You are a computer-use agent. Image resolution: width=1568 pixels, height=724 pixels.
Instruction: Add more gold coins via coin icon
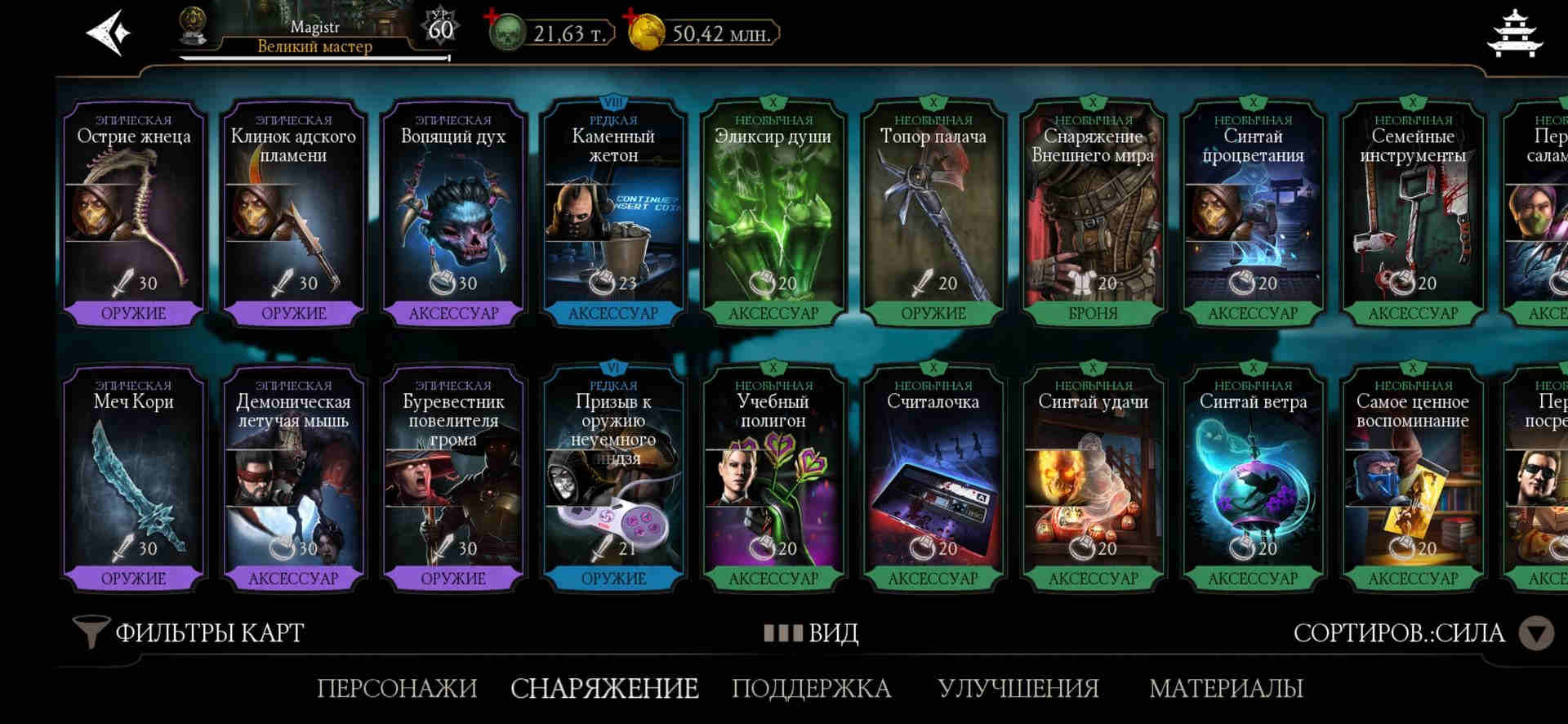pos(646,33)
